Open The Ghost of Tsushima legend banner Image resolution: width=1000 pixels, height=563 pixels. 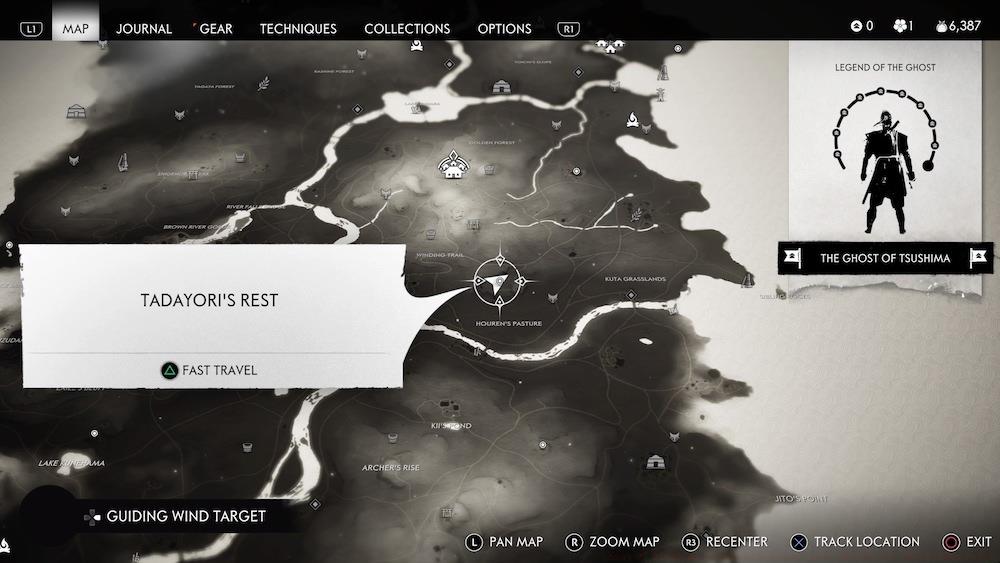(885, 258)
